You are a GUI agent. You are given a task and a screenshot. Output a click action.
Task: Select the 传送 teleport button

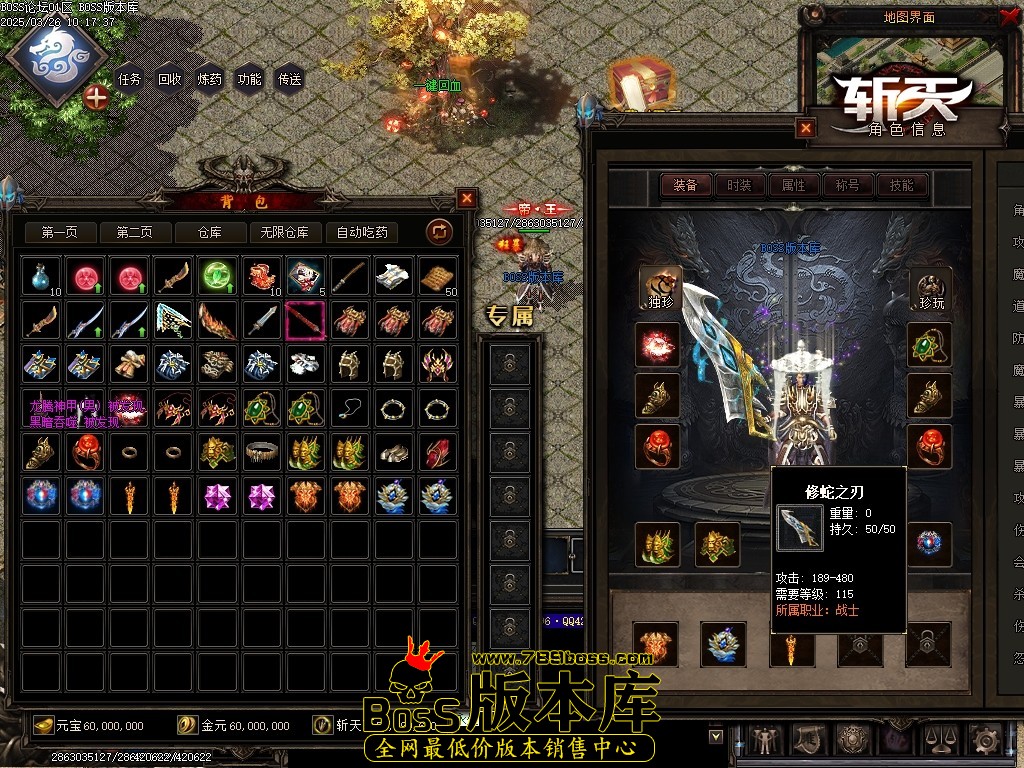pos(289,79)
